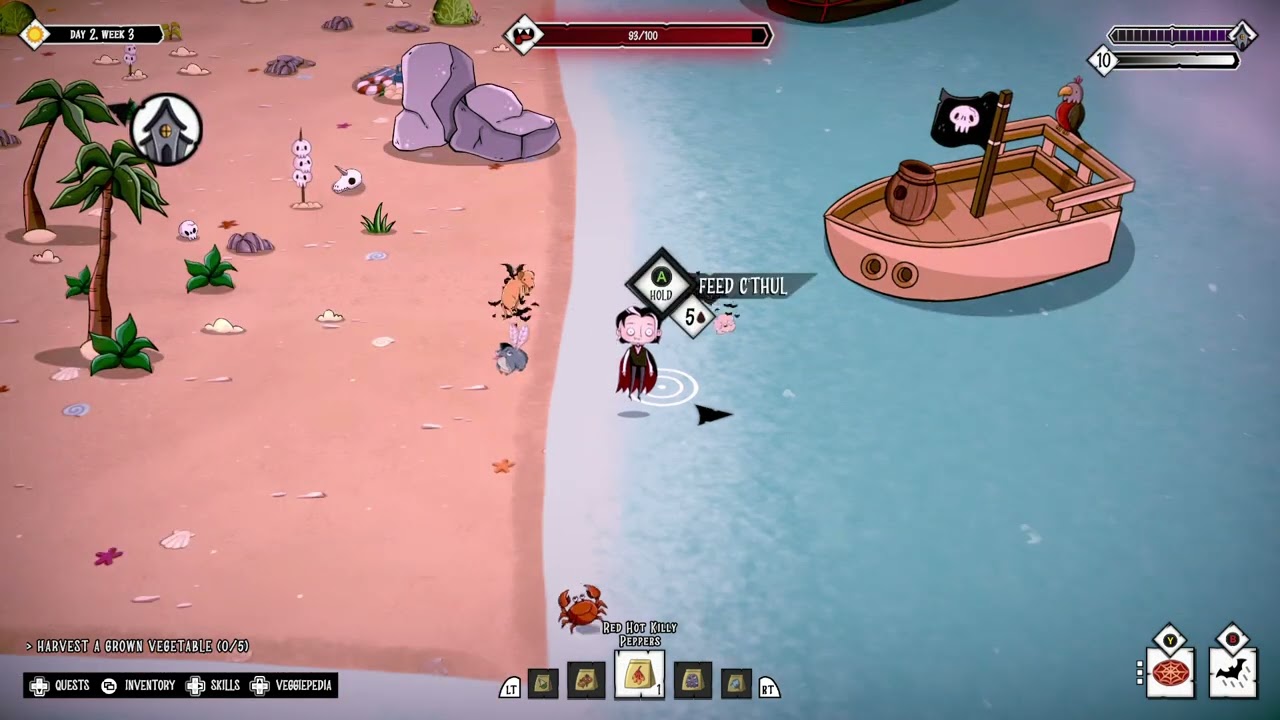Pick the green leaf seed packet slot
Viewport: 1280px width, 720px height.
[543, 683]
